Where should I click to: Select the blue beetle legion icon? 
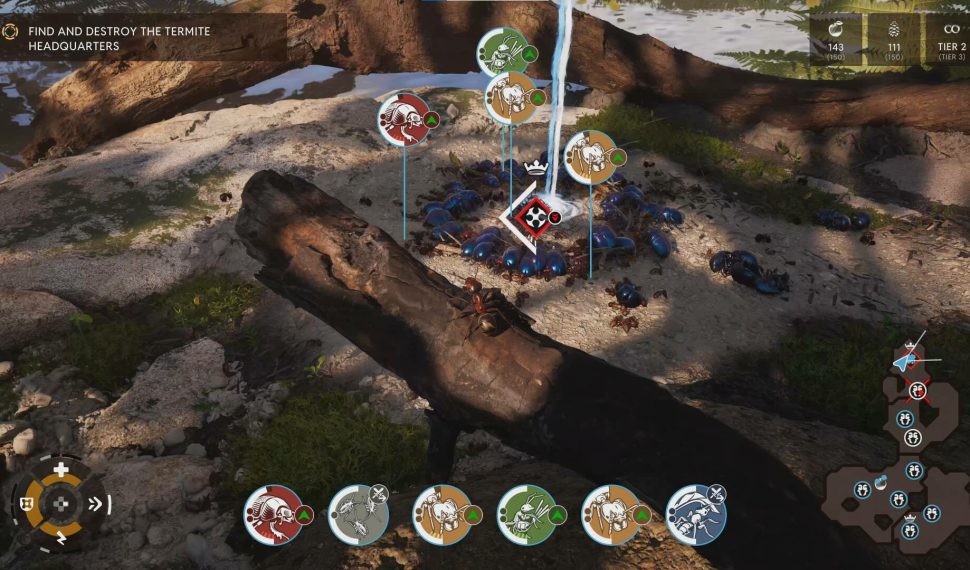pyautogui.click(x=695, y=515)
